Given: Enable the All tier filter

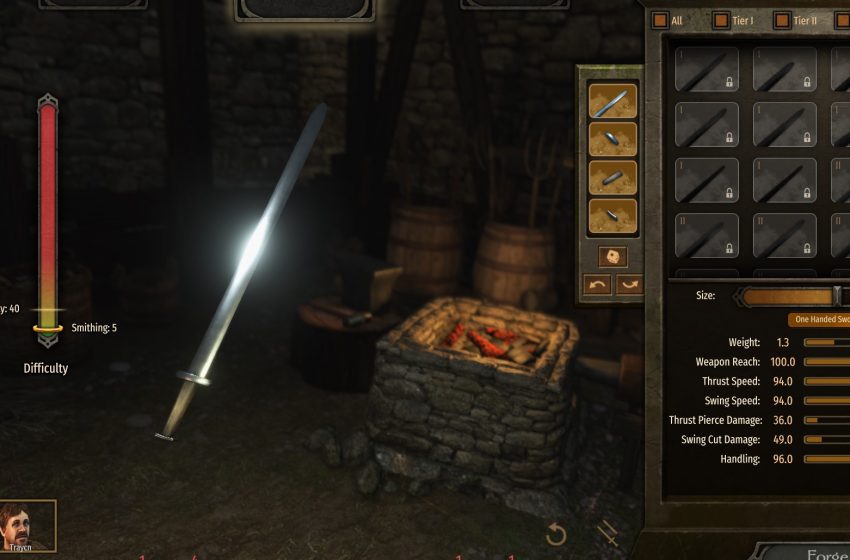Looking at the screenshot, I should click(660, 20).
